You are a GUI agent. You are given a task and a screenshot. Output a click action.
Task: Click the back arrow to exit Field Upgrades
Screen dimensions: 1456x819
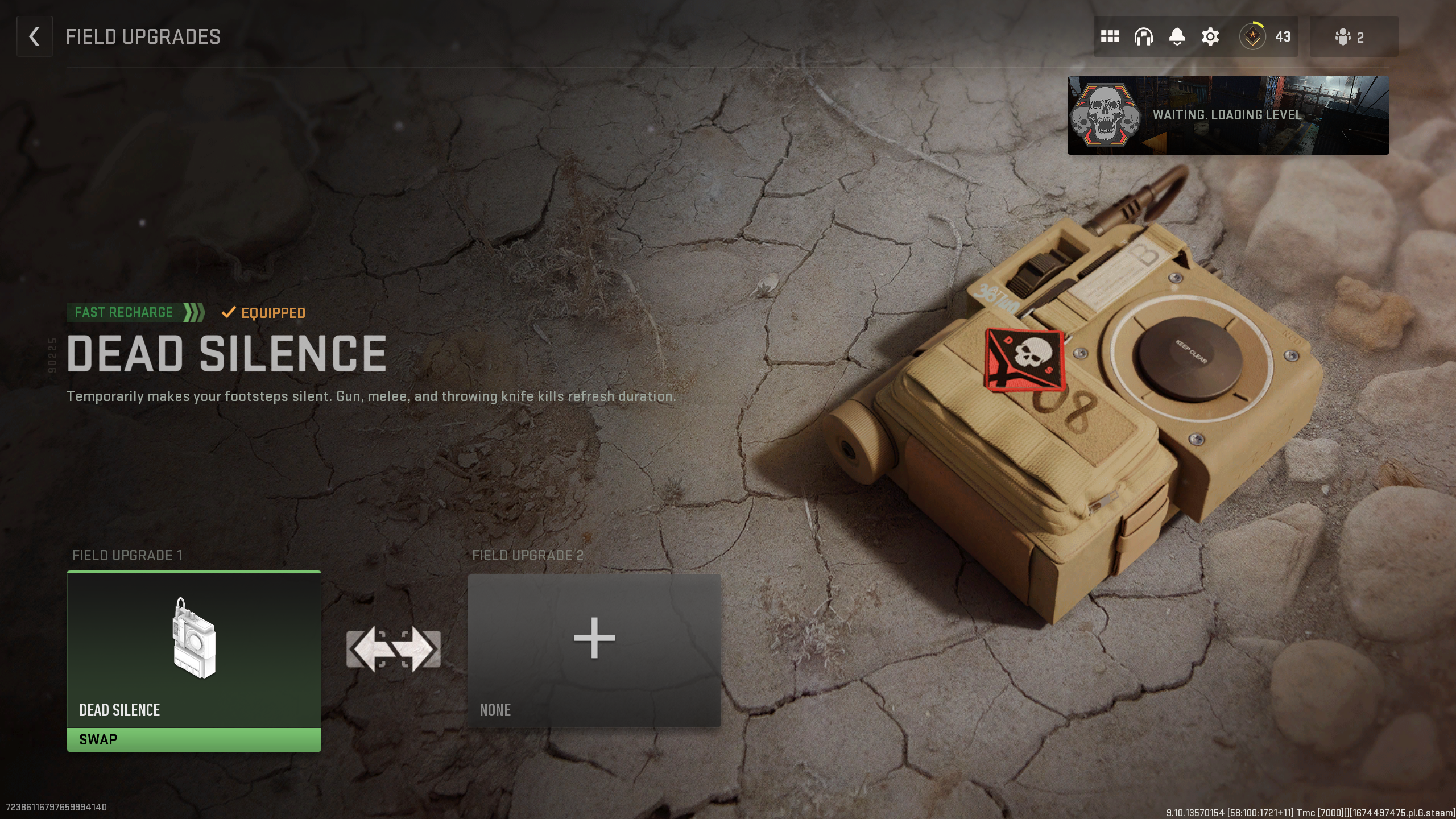34,36
